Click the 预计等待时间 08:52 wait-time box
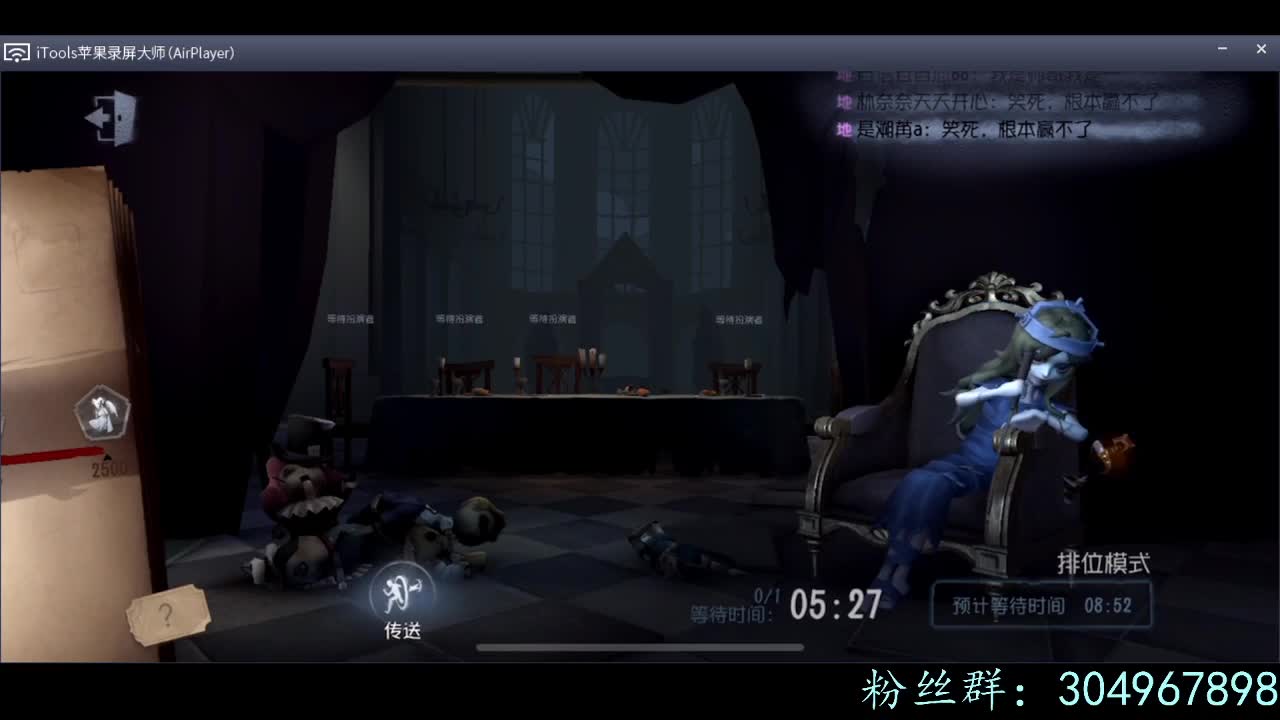 coord(1040,604)
